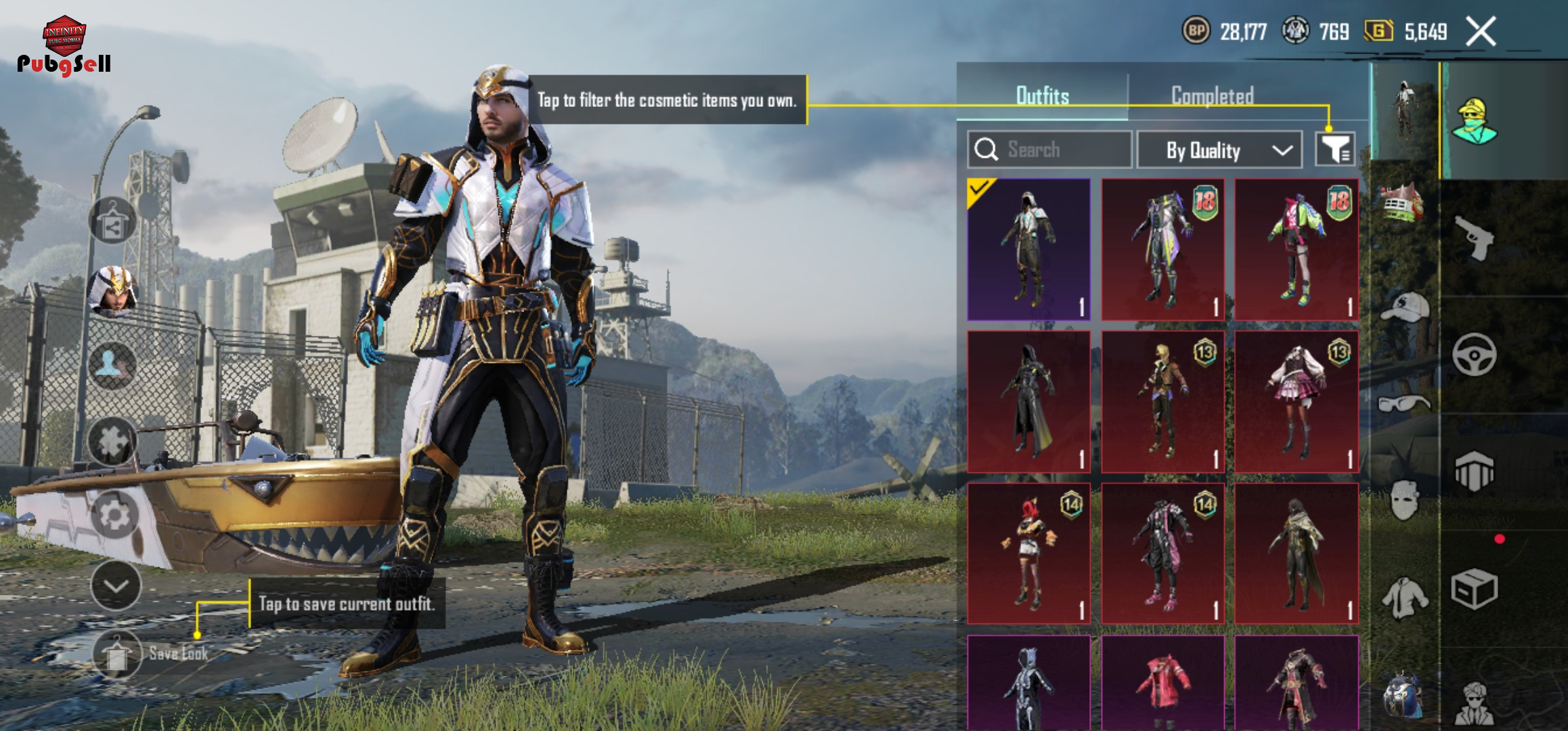Click the Search field for outfits
This screenshot has width=1568, height=731.
pos(1049,150)
